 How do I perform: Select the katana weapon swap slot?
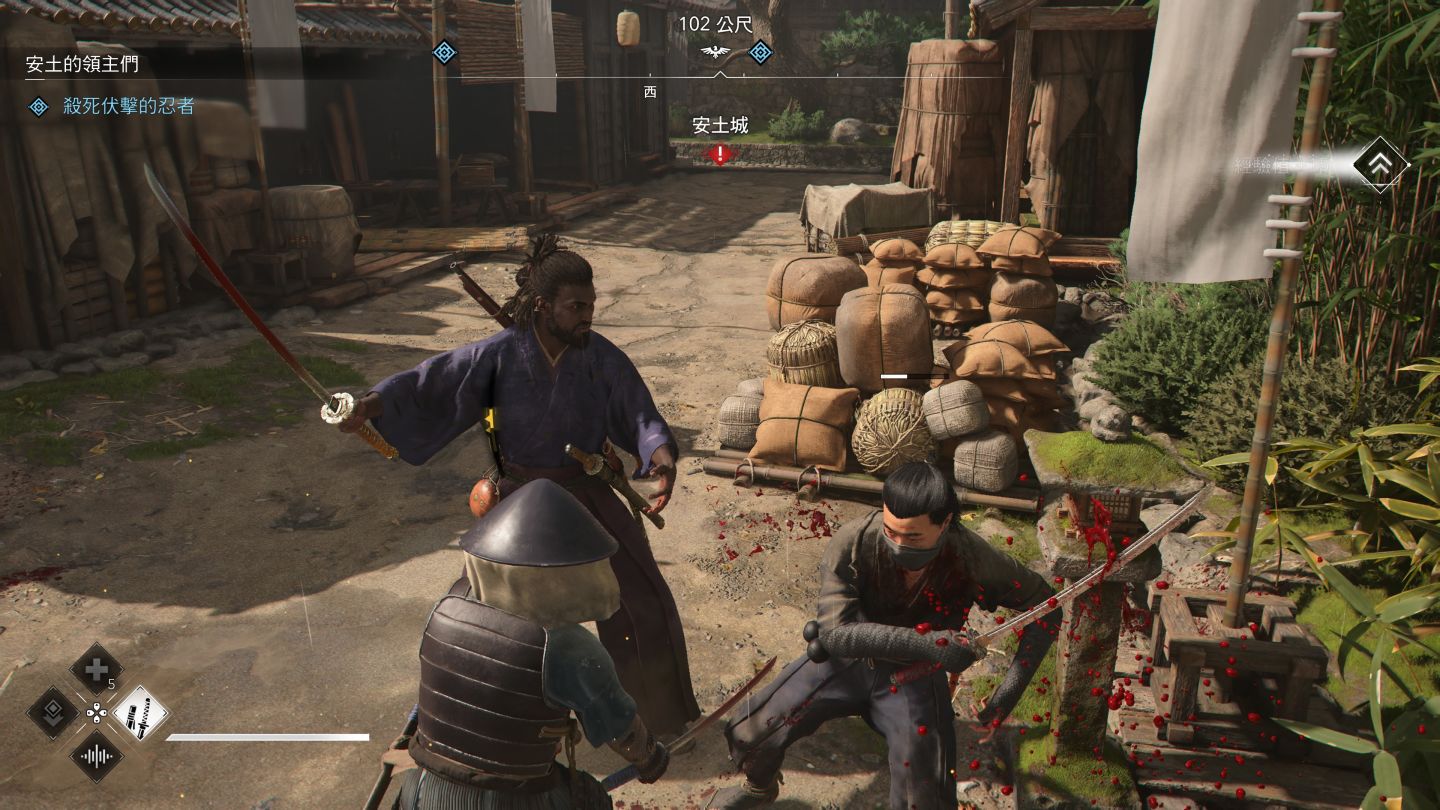pos(140,713)
